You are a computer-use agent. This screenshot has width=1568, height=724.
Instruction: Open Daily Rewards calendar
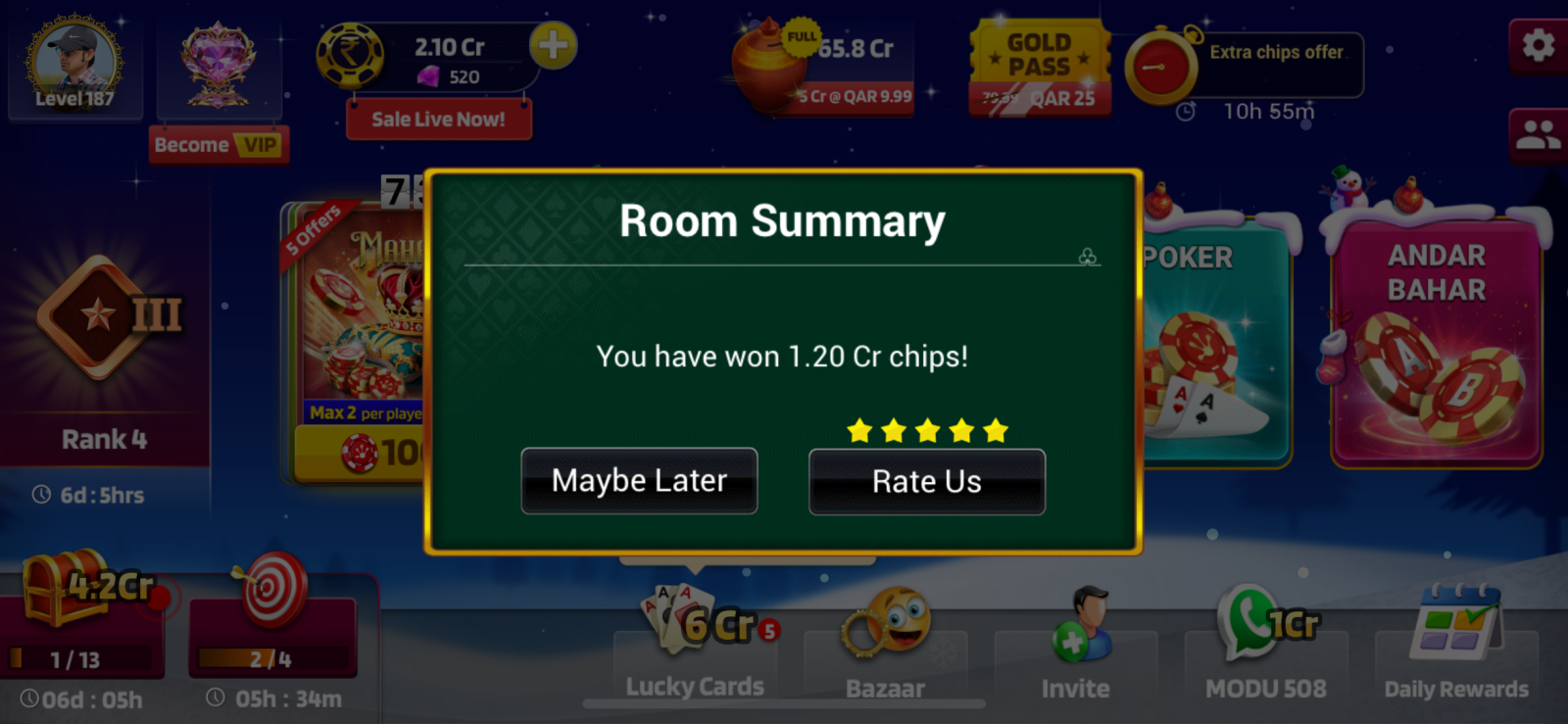pos(1455,647)
